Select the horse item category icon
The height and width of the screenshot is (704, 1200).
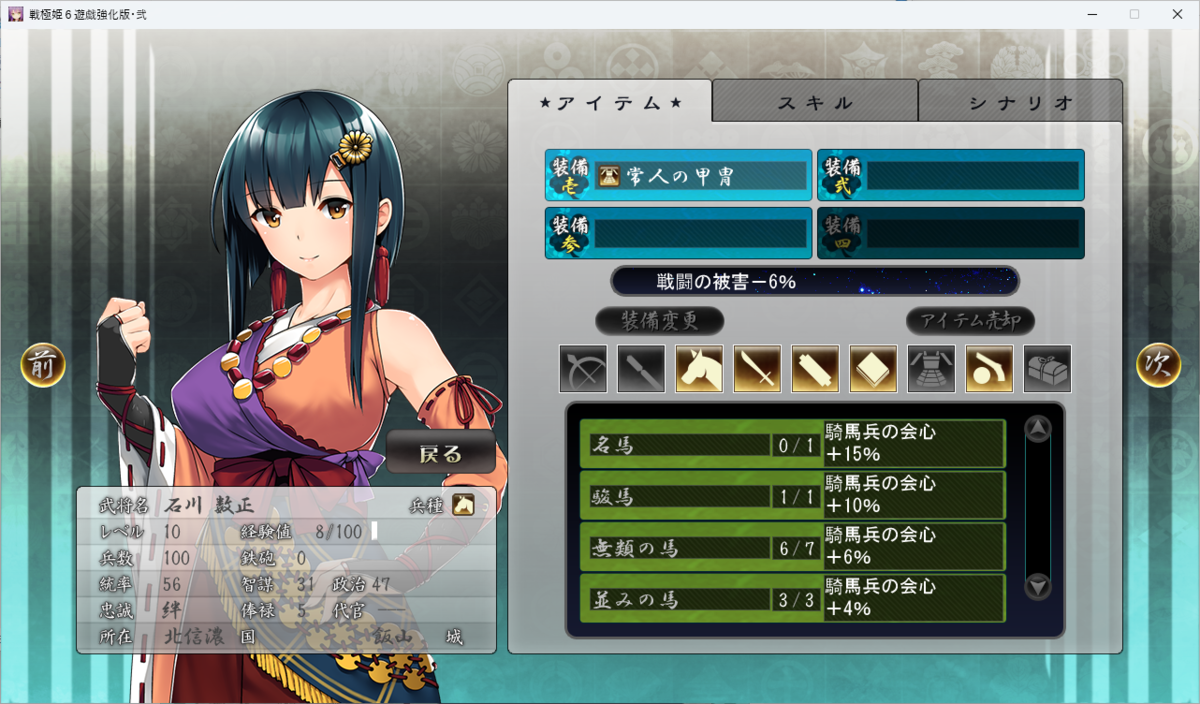tap(699, 369)
